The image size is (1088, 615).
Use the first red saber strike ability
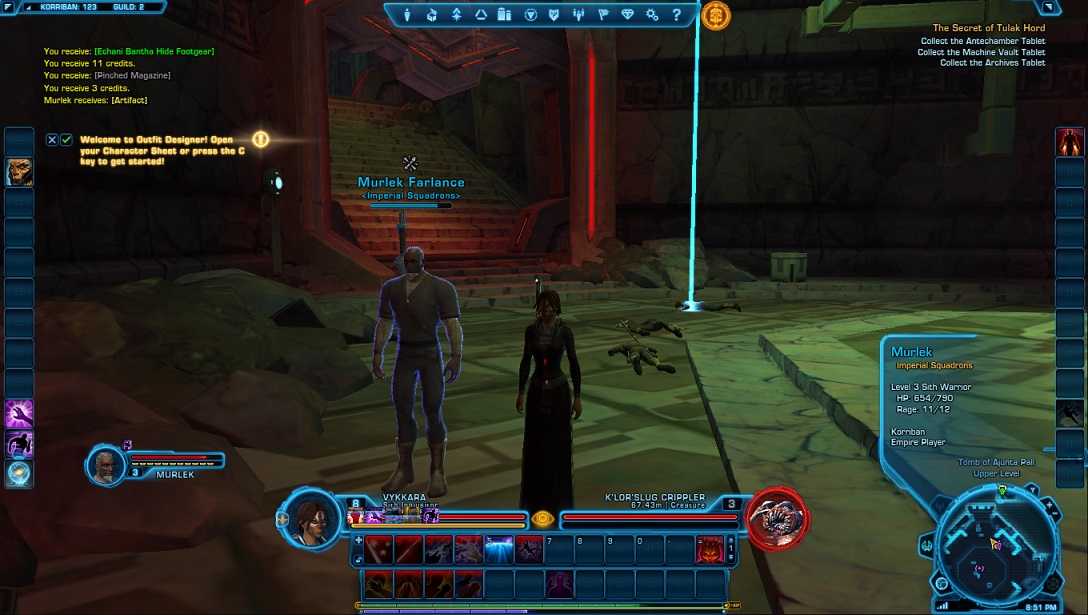tap(378, 548)
